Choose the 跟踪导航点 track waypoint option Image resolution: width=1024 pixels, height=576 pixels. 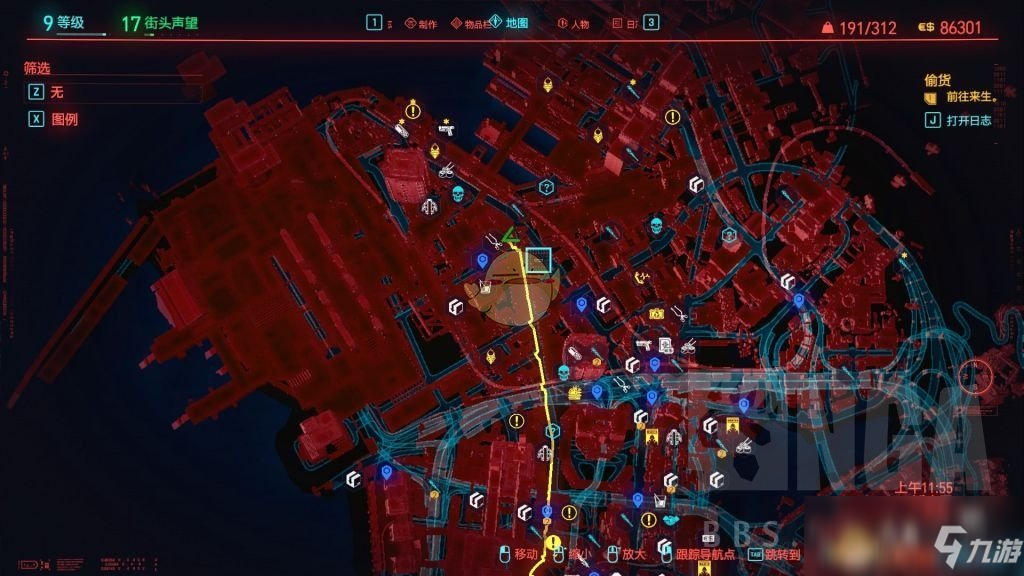[x=696, y=553]
